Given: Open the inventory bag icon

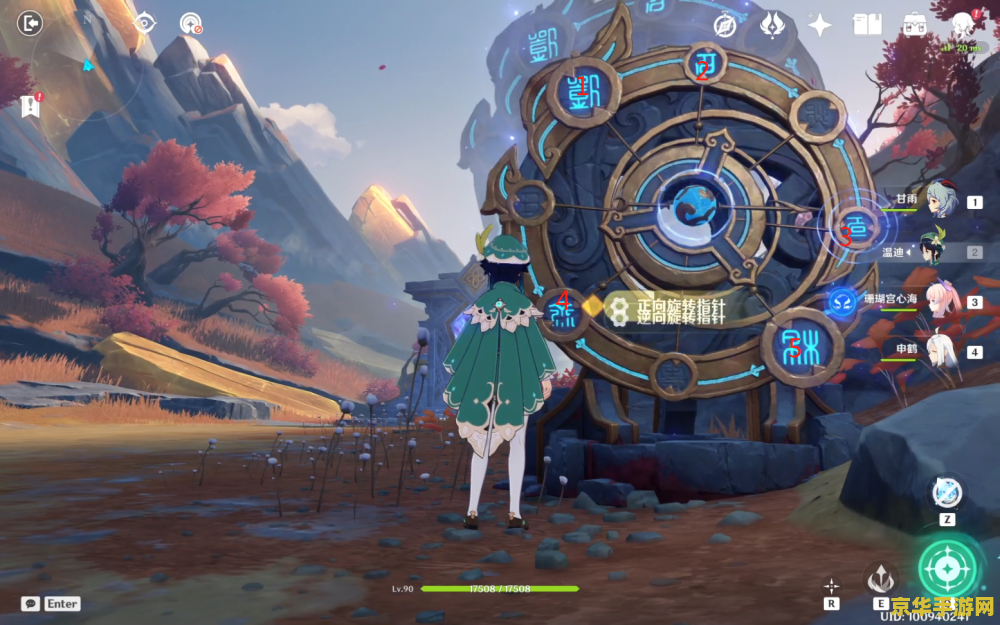Looking at the screenshot, I should pyautogui.click(x=914, y=25).
